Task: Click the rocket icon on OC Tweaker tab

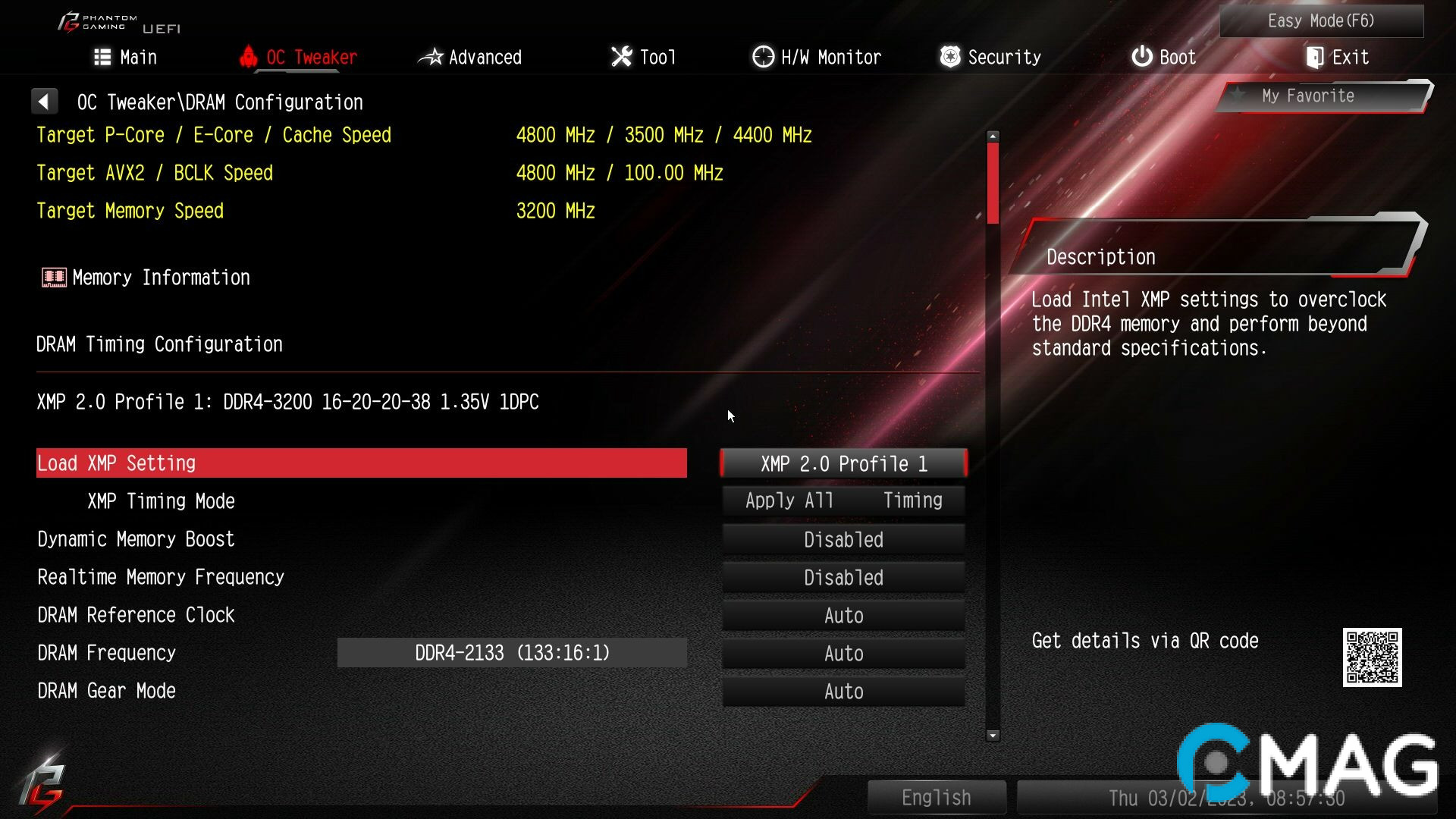Action: tap(249, 56)
